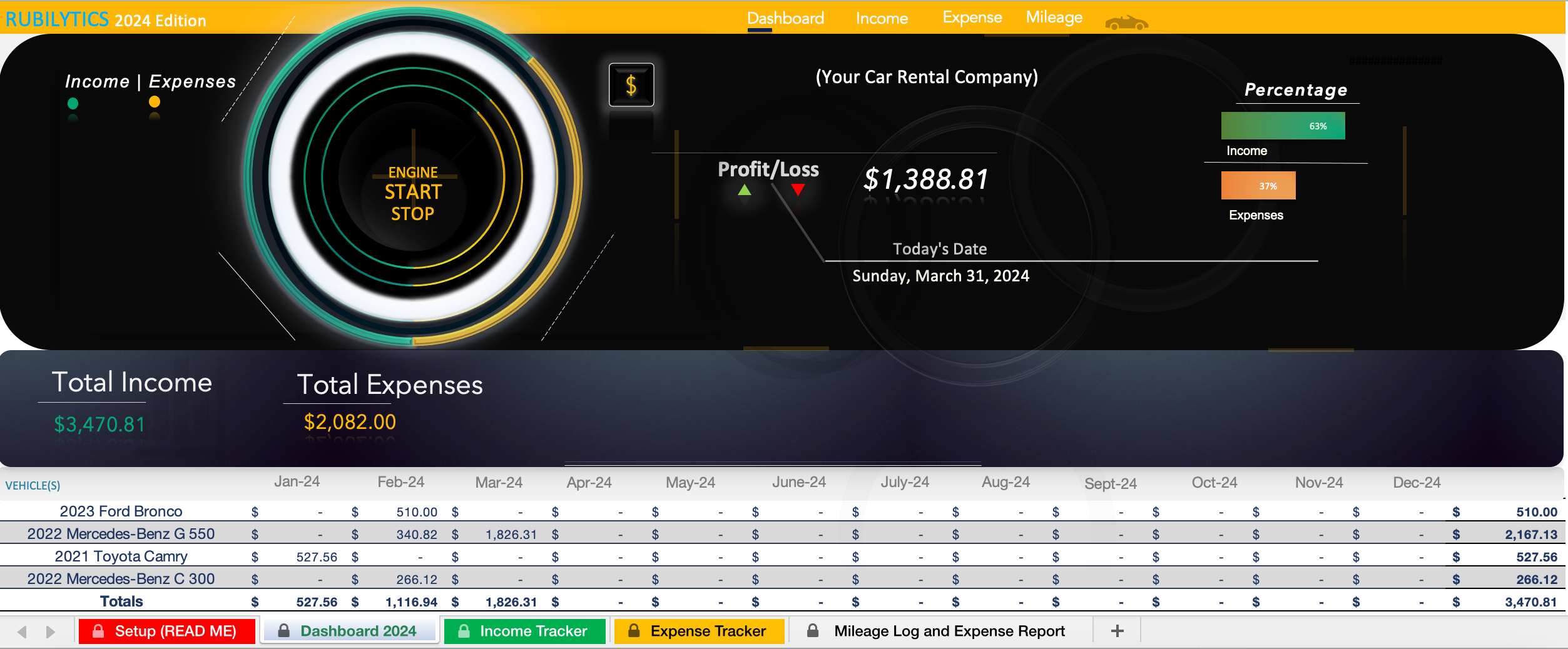Click the dollar sign icon near the gauge
1568x649 pixels.
coord(631,84)
